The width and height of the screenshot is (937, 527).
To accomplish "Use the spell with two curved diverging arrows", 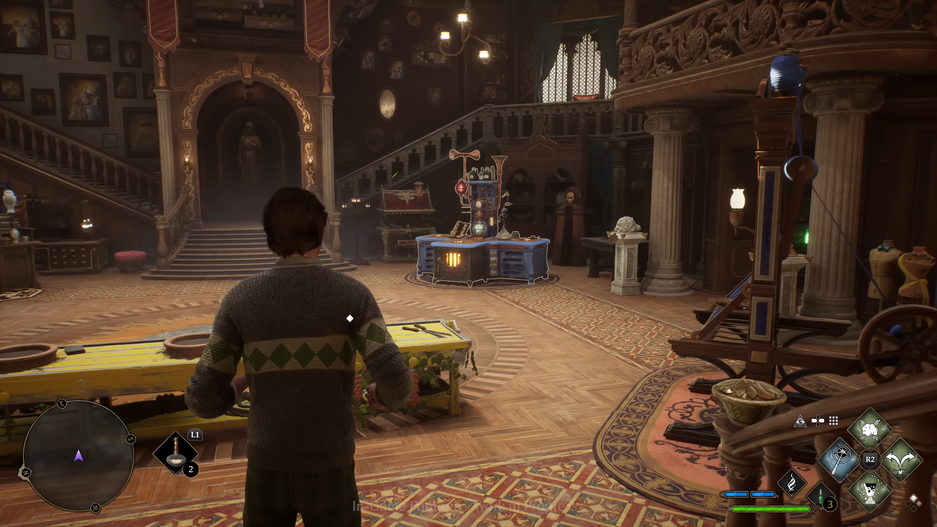I will (900, 460).
